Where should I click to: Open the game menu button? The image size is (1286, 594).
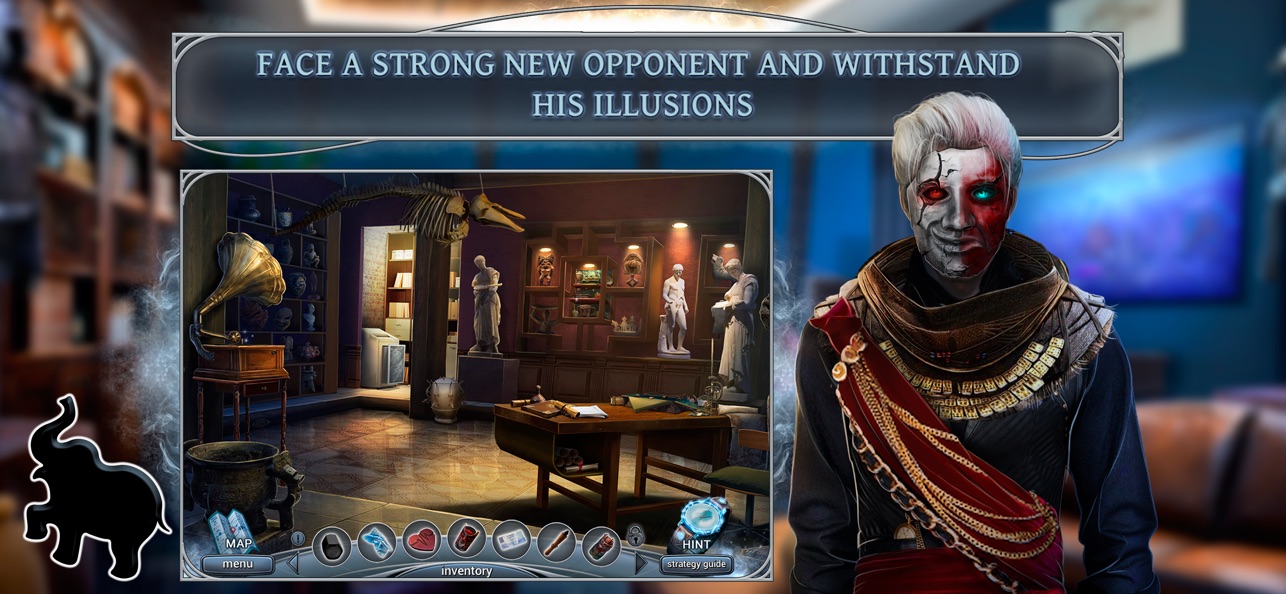click(238, 564)
